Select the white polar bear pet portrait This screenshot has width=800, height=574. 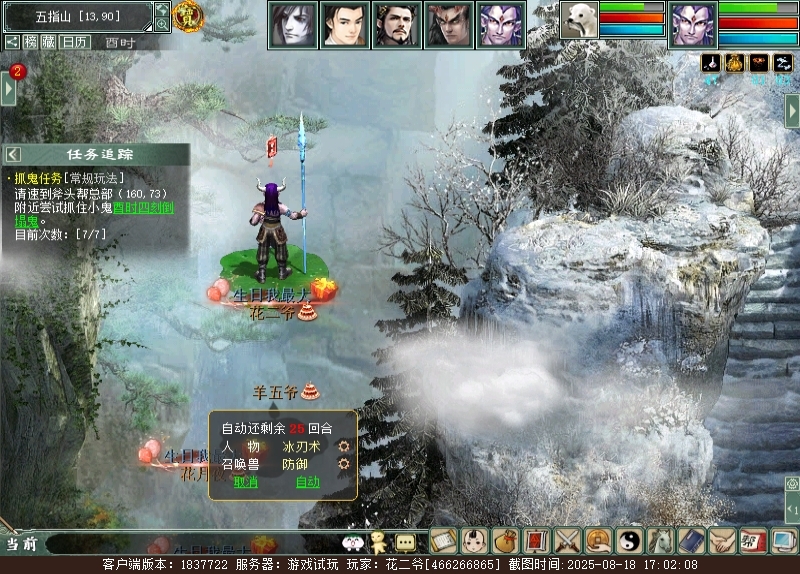(x=578, y=21)
